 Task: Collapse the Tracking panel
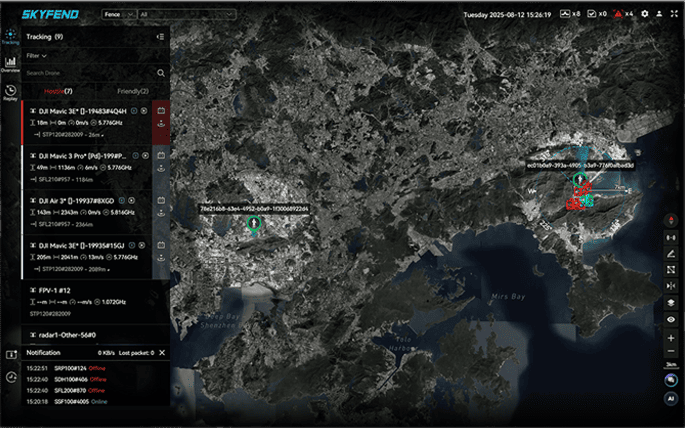point(160,37)
